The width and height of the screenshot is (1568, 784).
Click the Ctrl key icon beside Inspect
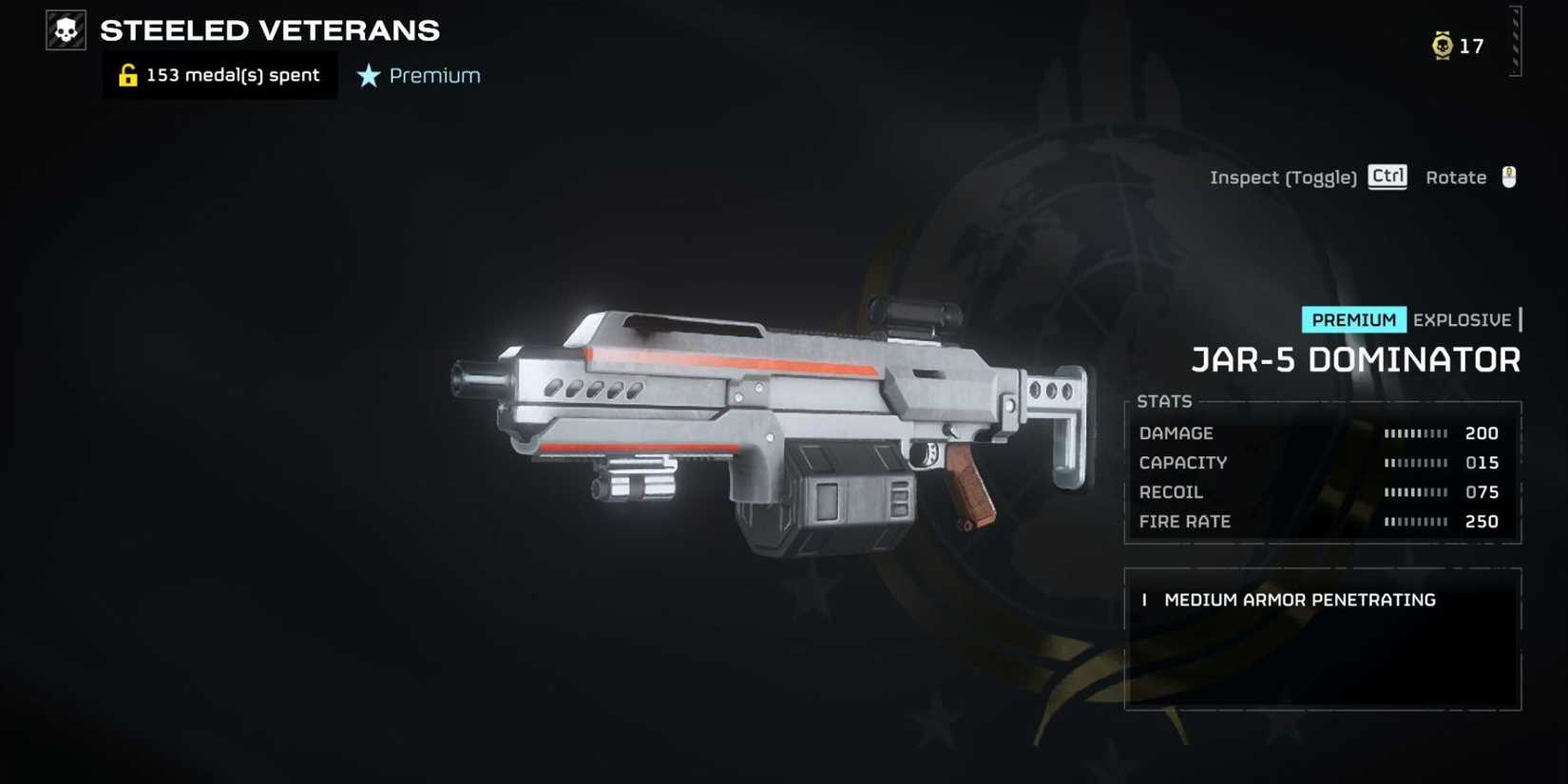click(x=1386, y=176)
